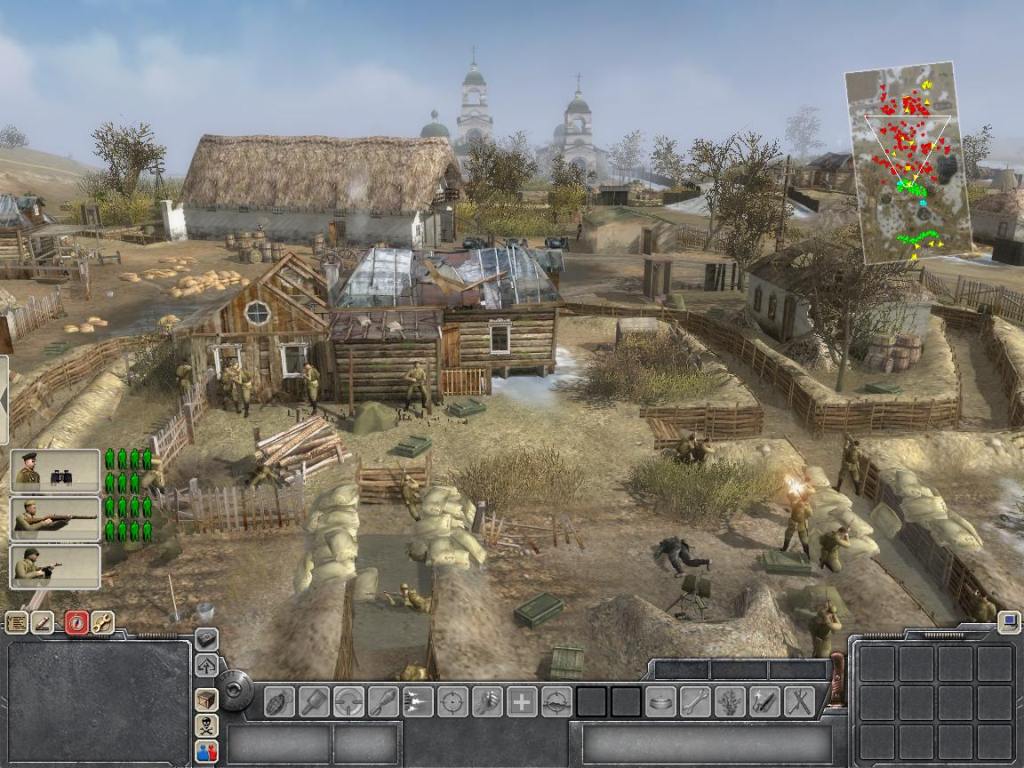Select the rifleman squad portrait

pos(55,519)
